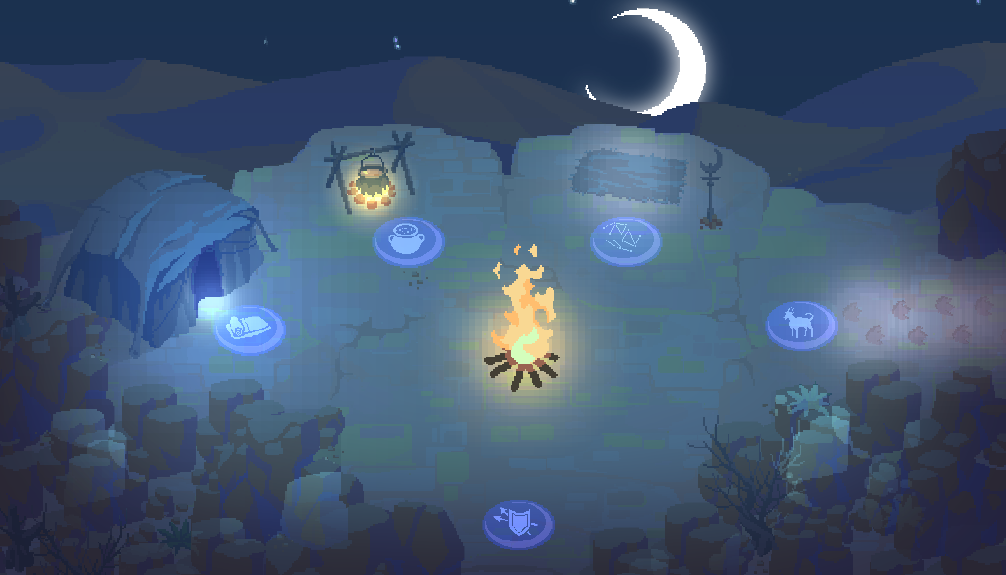Select the bedroll sleep action
Screen dimensions: 1006x575
click(x=249, y=329)
